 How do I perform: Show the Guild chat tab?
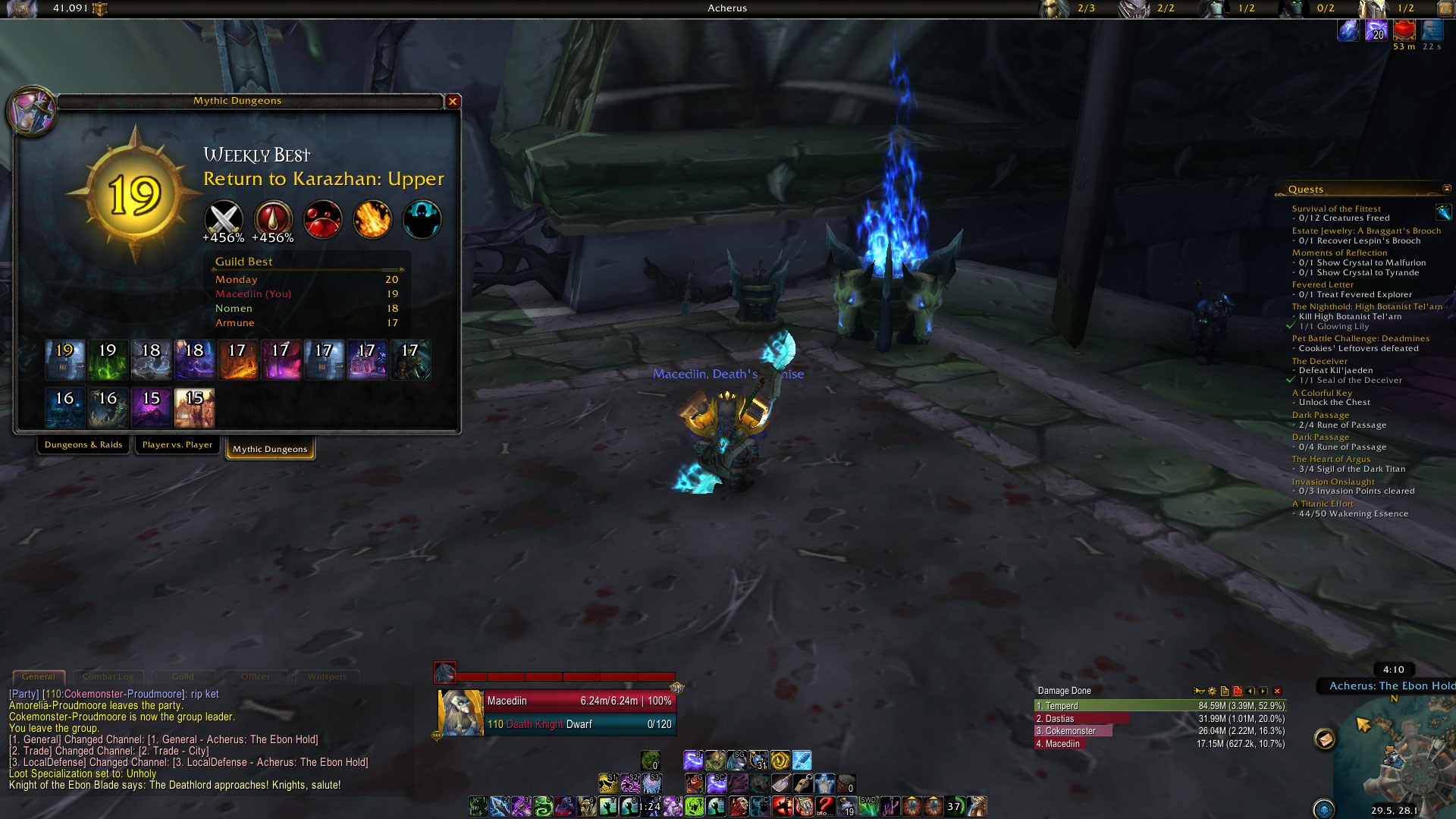tap(183, 676)
